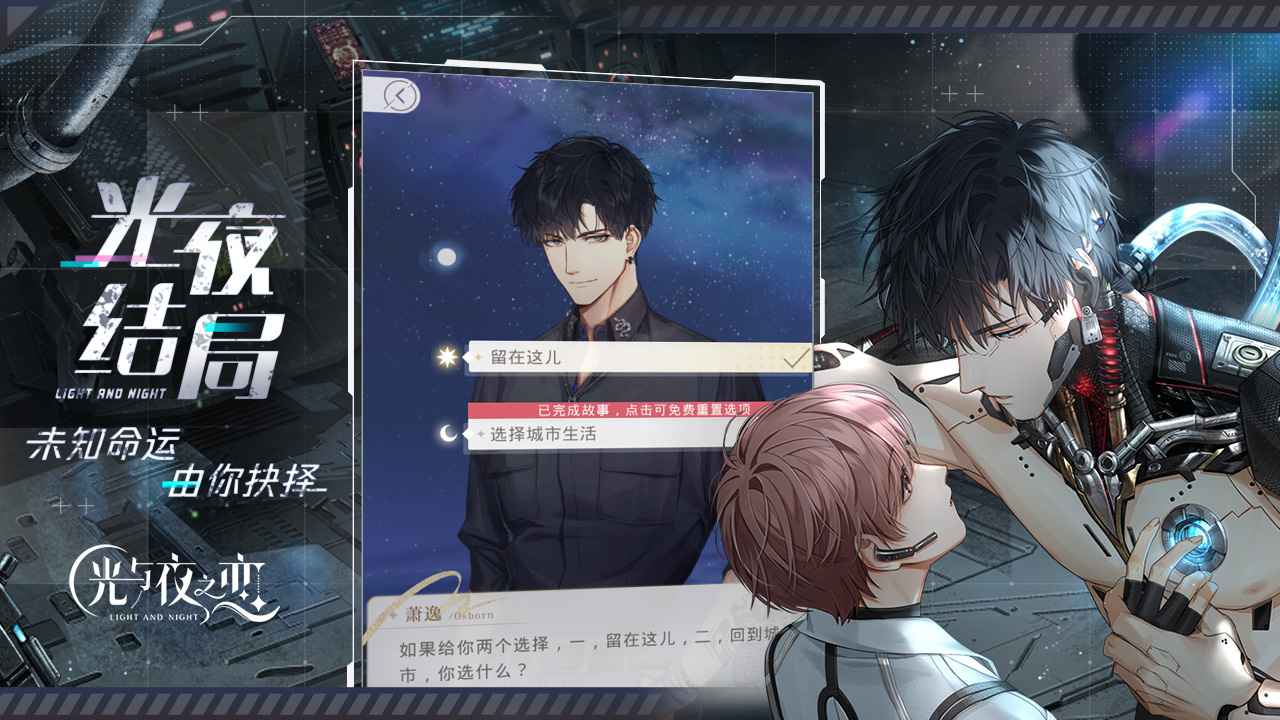
Task: Select the crescent moon icon beside 选择城市生活
Action: 448,434
